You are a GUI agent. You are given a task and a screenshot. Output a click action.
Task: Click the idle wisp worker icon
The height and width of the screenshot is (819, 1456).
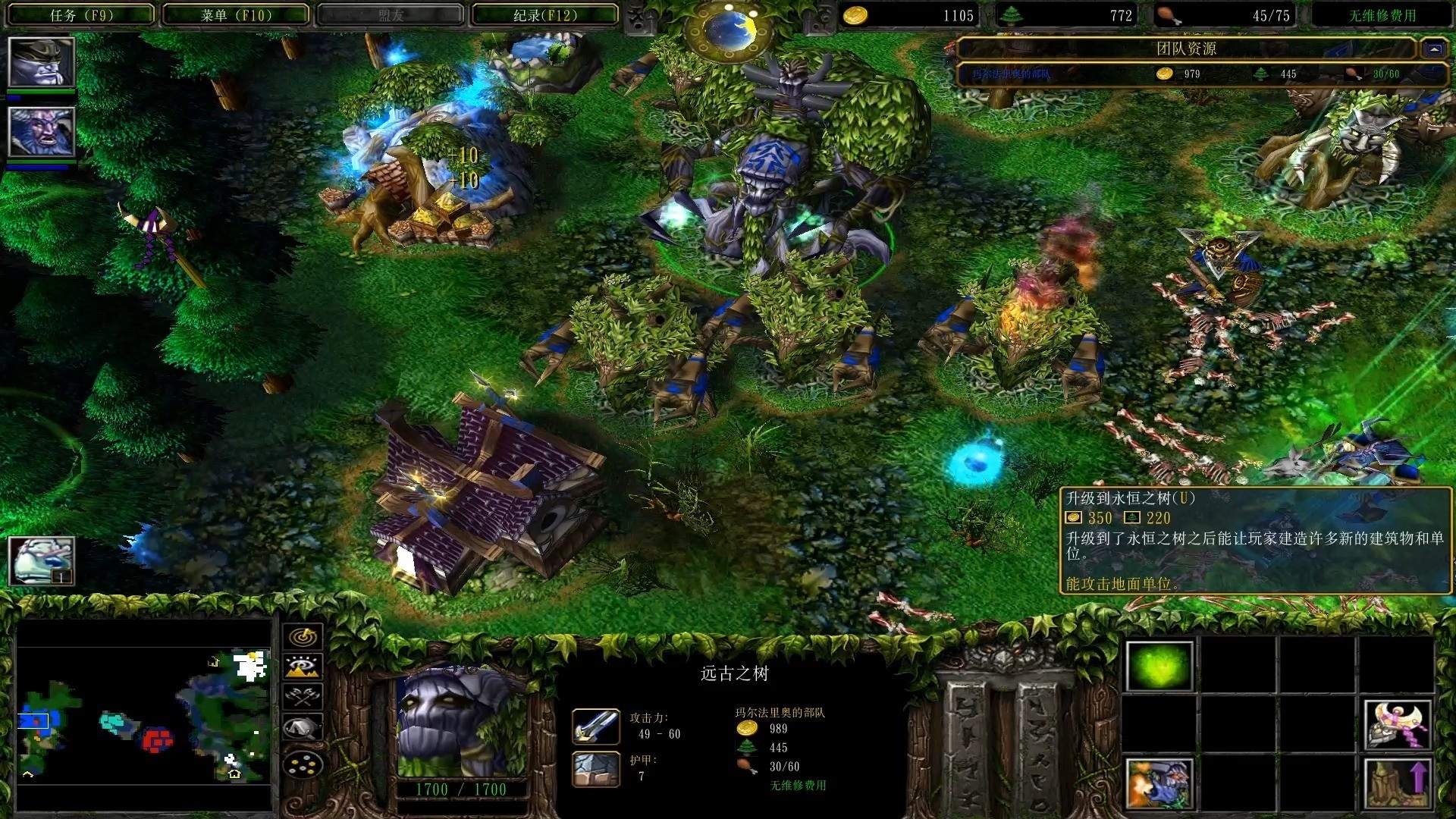click(41, 561)
